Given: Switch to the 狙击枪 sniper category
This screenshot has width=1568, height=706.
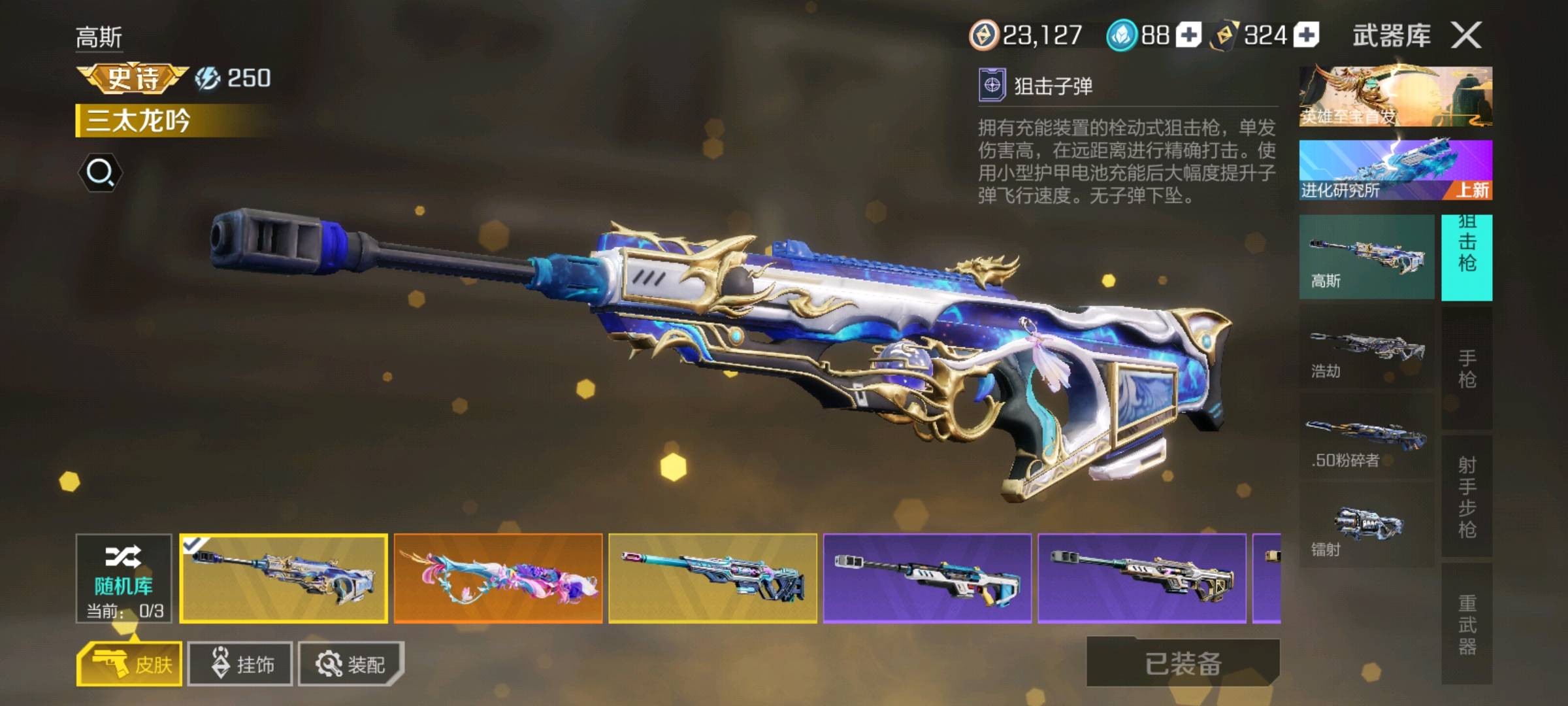Looking at the screenshot, I should [1467, 257].
